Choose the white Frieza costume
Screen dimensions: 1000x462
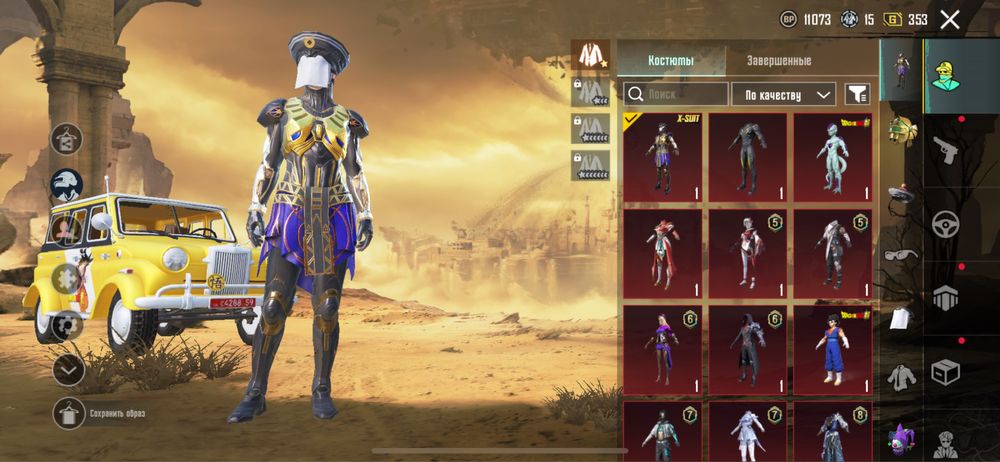click(x=832, y=157)
